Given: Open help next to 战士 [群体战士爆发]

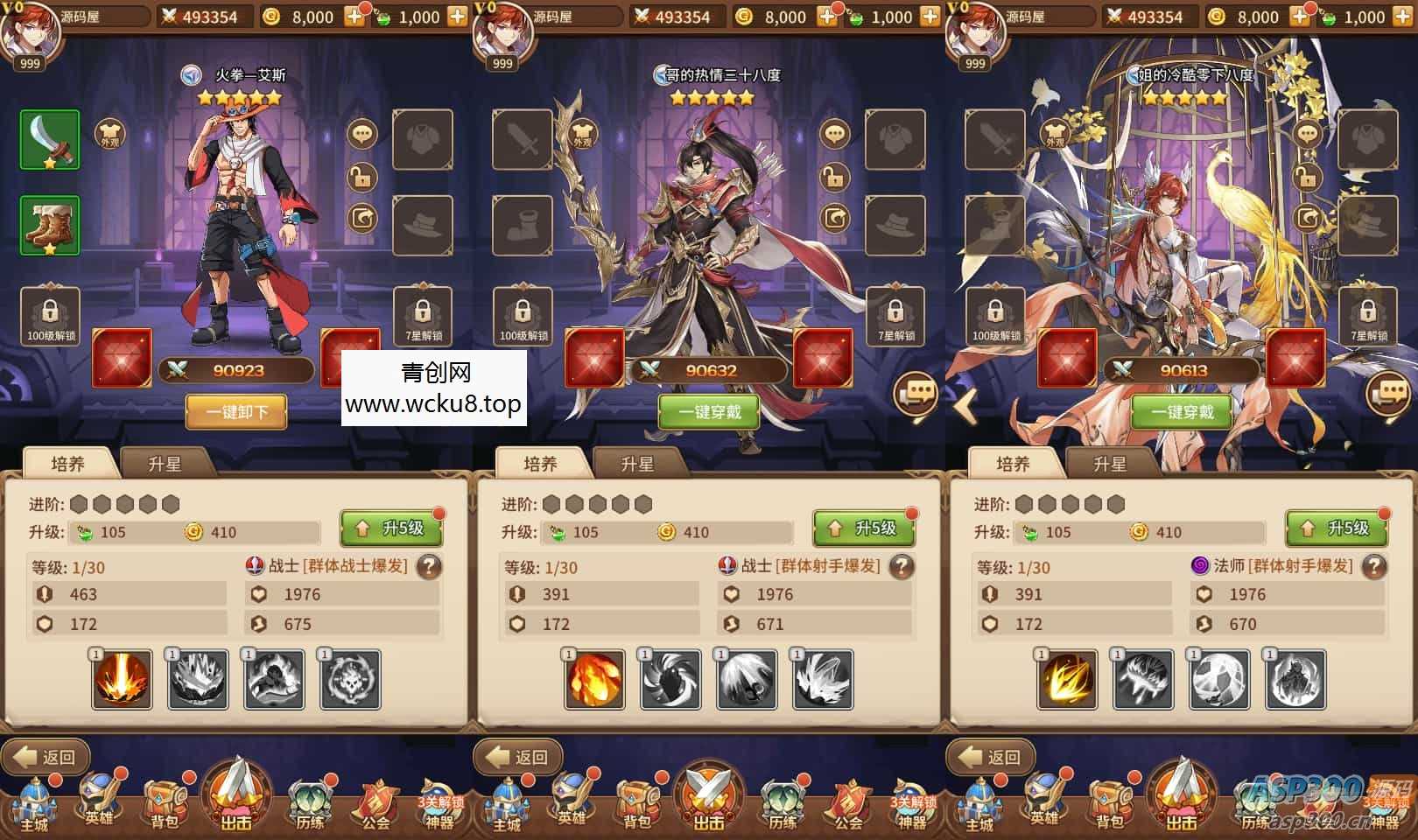Looking at the screenshot, I should (428, 567).
